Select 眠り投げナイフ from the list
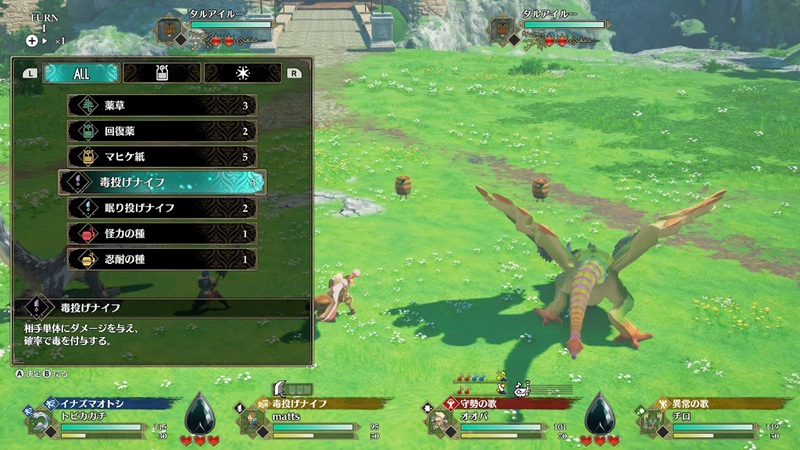Screen dimensions: 800x450 [x=162, y=208]
